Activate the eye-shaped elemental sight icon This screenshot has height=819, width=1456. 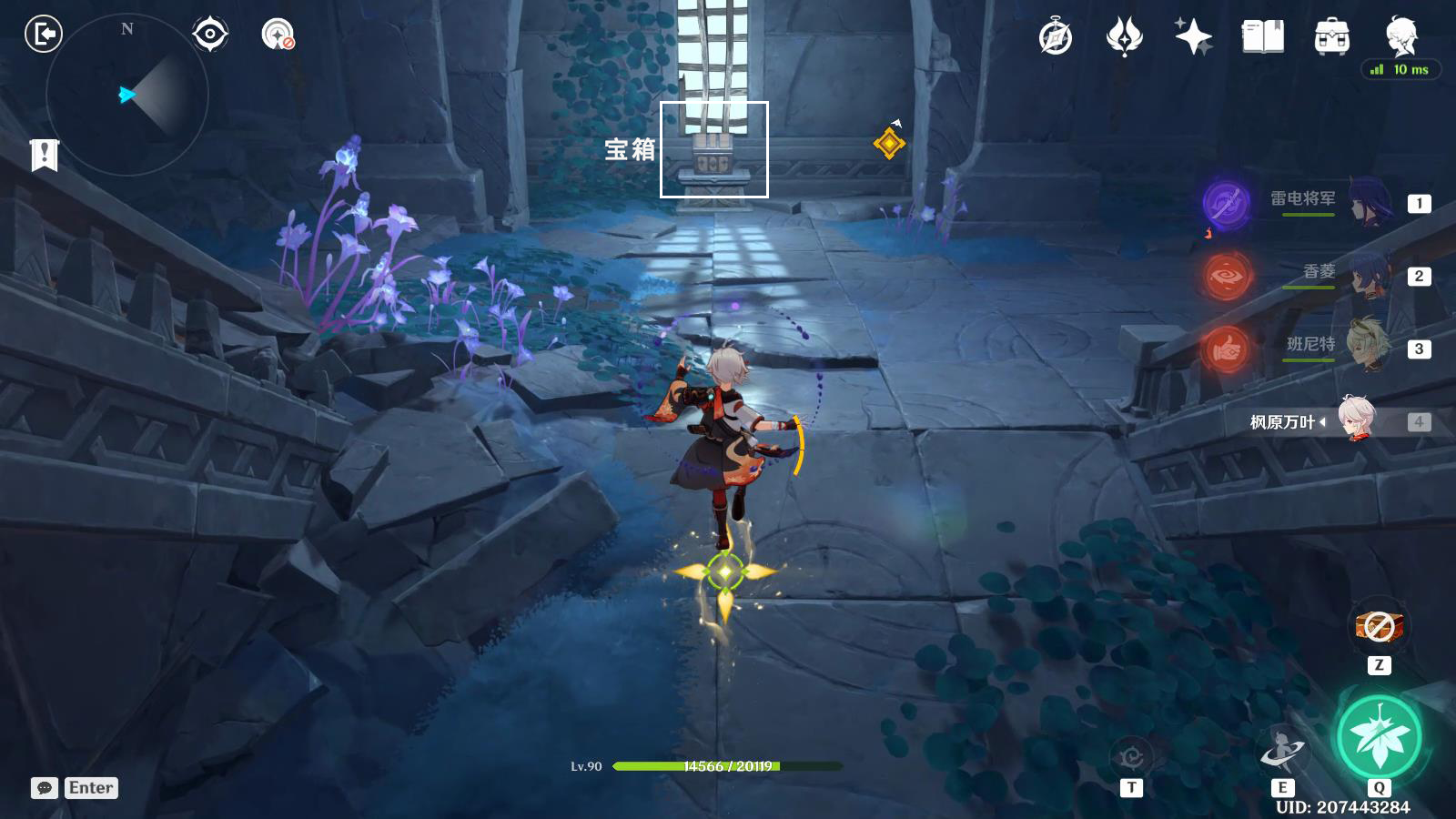click(x=210, y=35)
